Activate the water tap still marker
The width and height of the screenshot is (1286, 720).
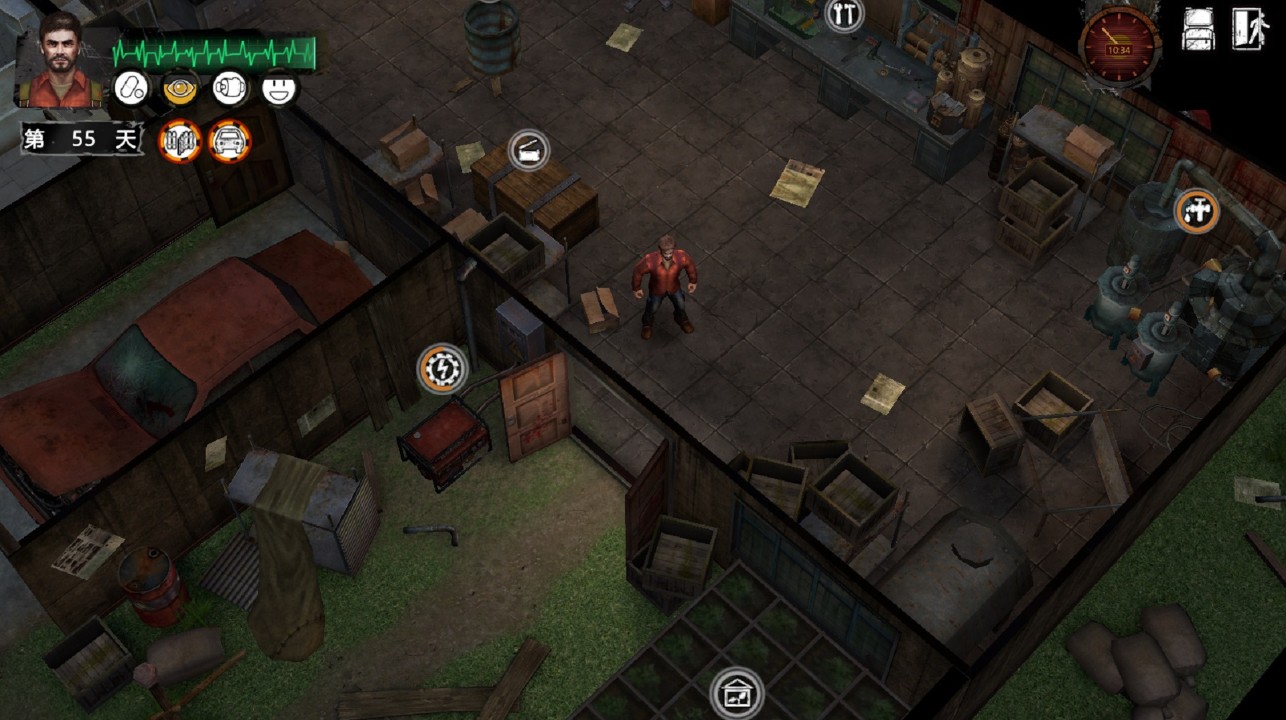(x=1196, y=211)
